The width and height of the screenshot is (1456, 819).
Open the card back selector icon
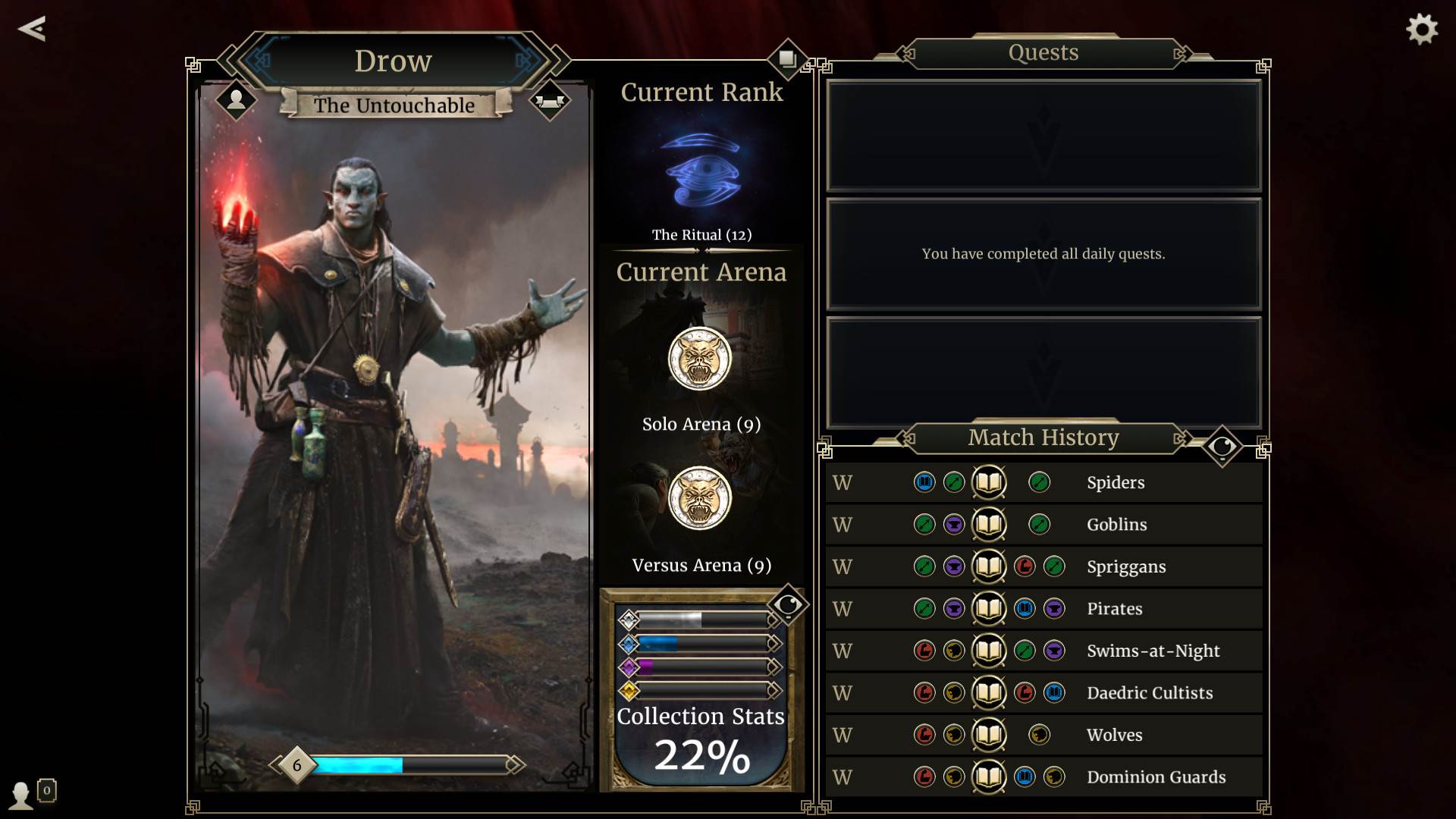click(x=550, y=100)
